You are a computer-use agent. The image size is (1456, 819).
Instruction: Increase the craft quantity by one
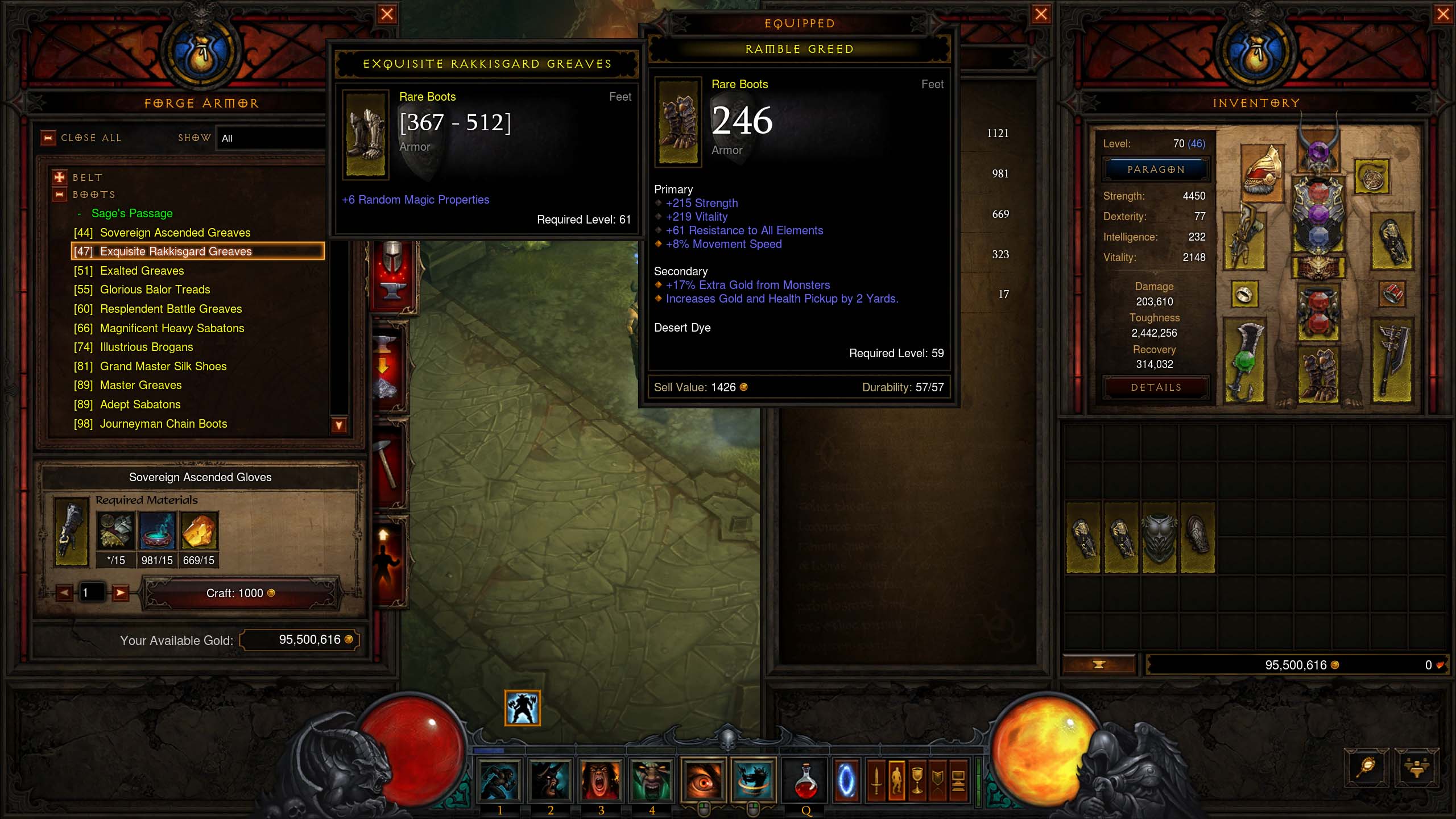point(120,593)
